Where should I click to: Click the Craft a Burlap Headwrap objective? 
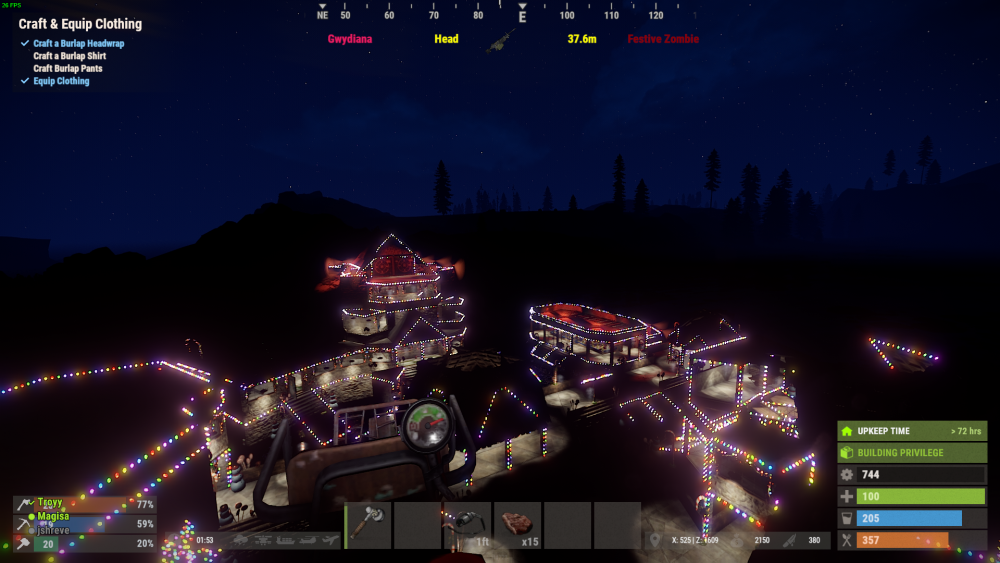click(x=79, y=44)
